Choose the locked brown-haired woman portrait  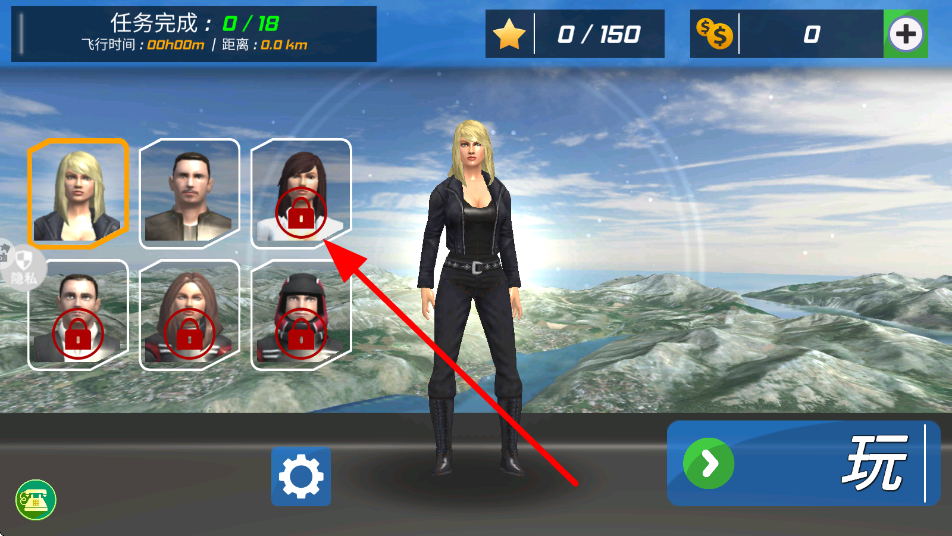(189, 315)
